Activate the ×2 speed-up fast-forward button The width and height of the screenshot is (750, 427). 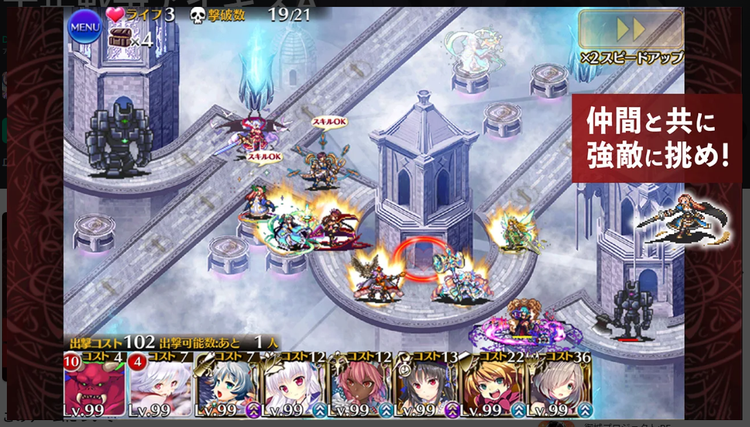pyautogui.click(x=629, y=30)
